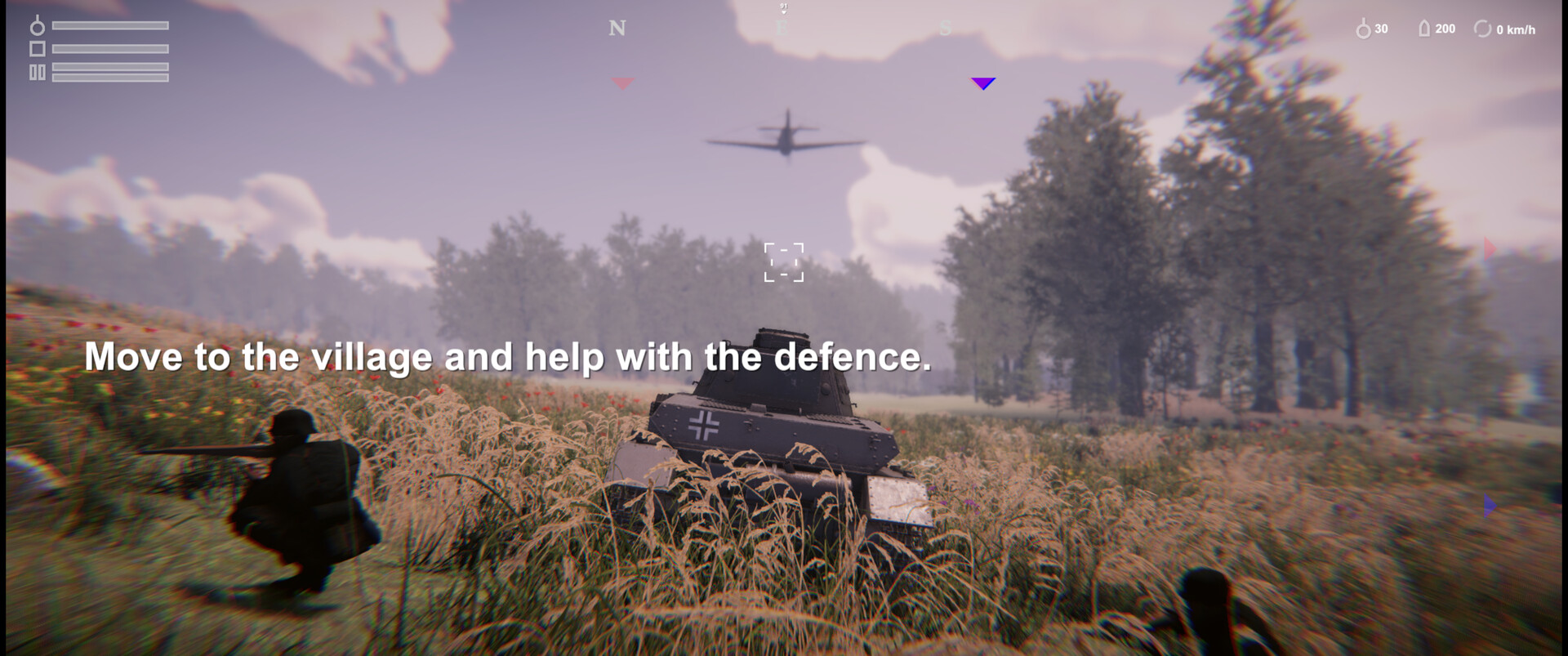Click the flying aircraft in the sky

(786, 141)
